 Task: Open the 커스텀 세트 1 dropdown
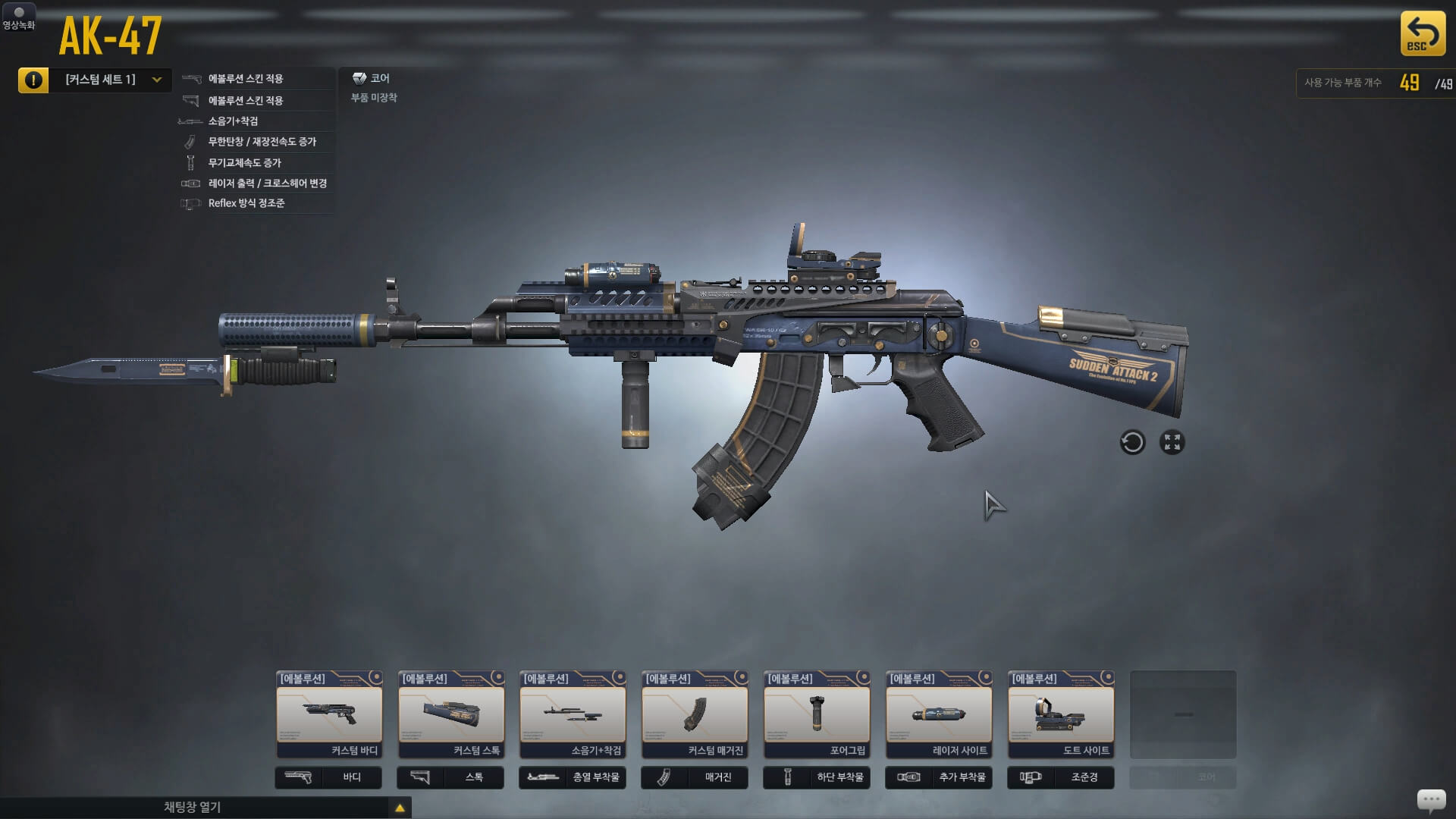pyautogui.click(x=111, y=80)
